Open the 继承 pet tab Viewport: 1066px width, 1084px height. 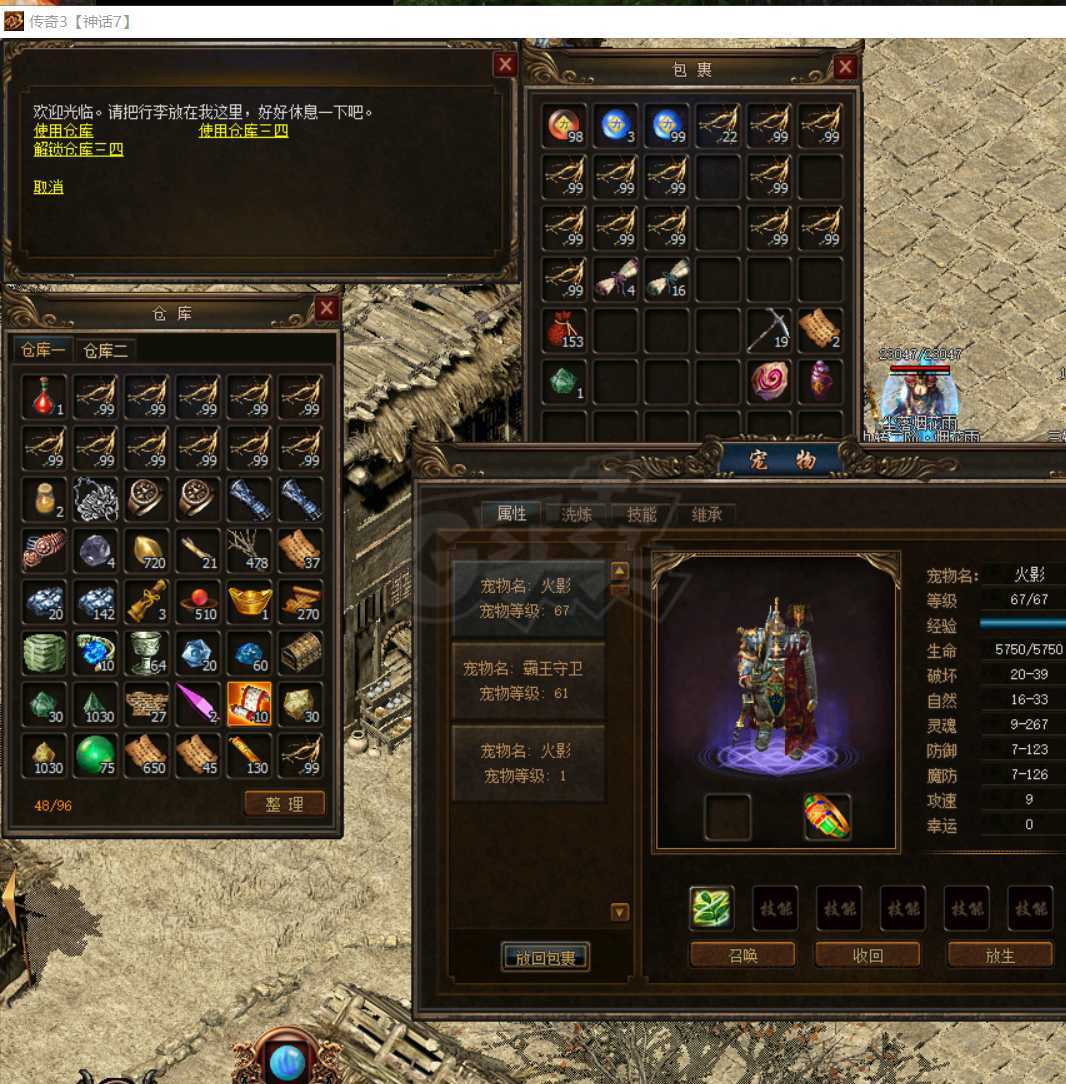[x=706, y=514]
